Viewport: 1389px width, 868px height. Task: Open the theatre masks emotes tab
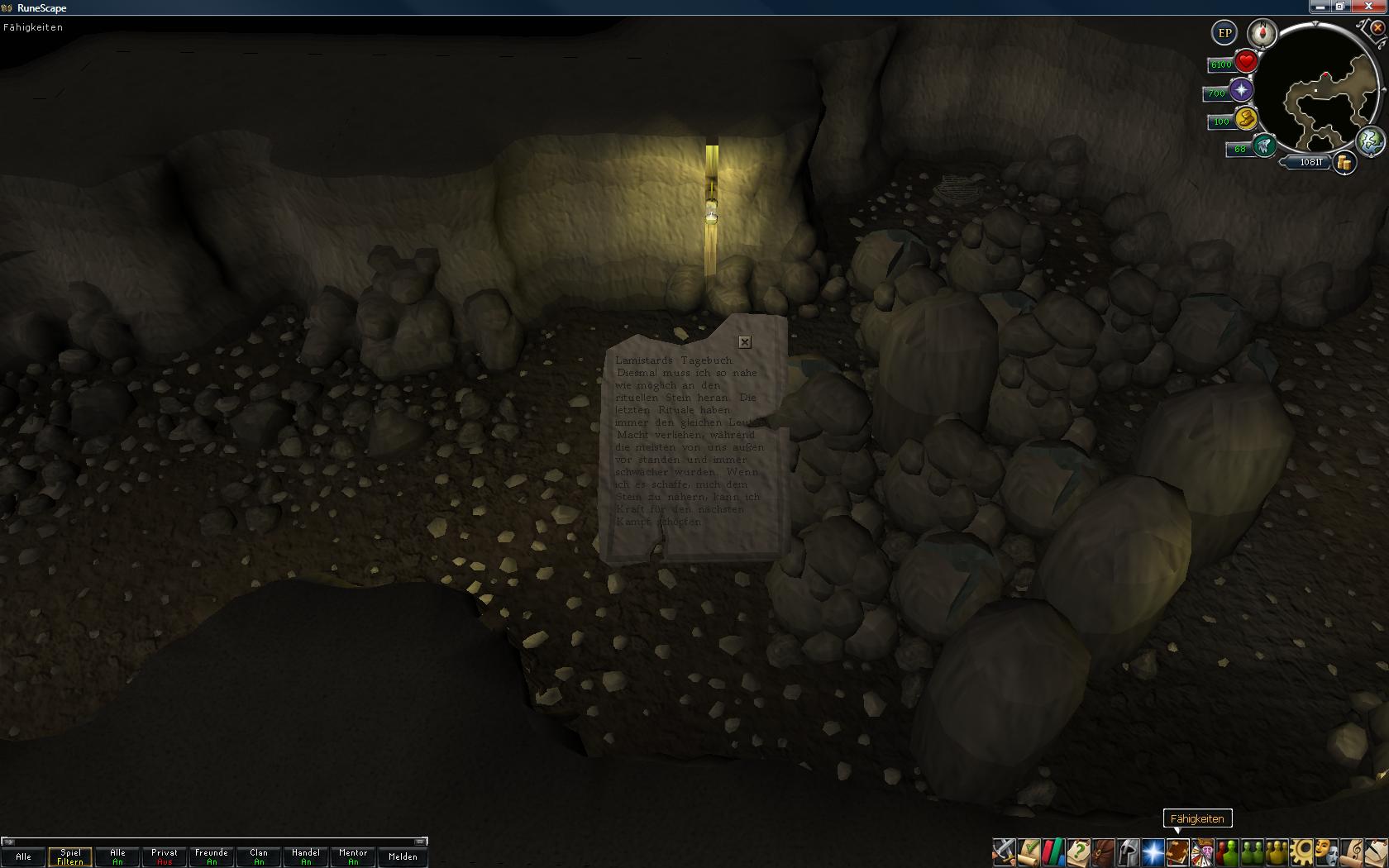click(1326, 851)
